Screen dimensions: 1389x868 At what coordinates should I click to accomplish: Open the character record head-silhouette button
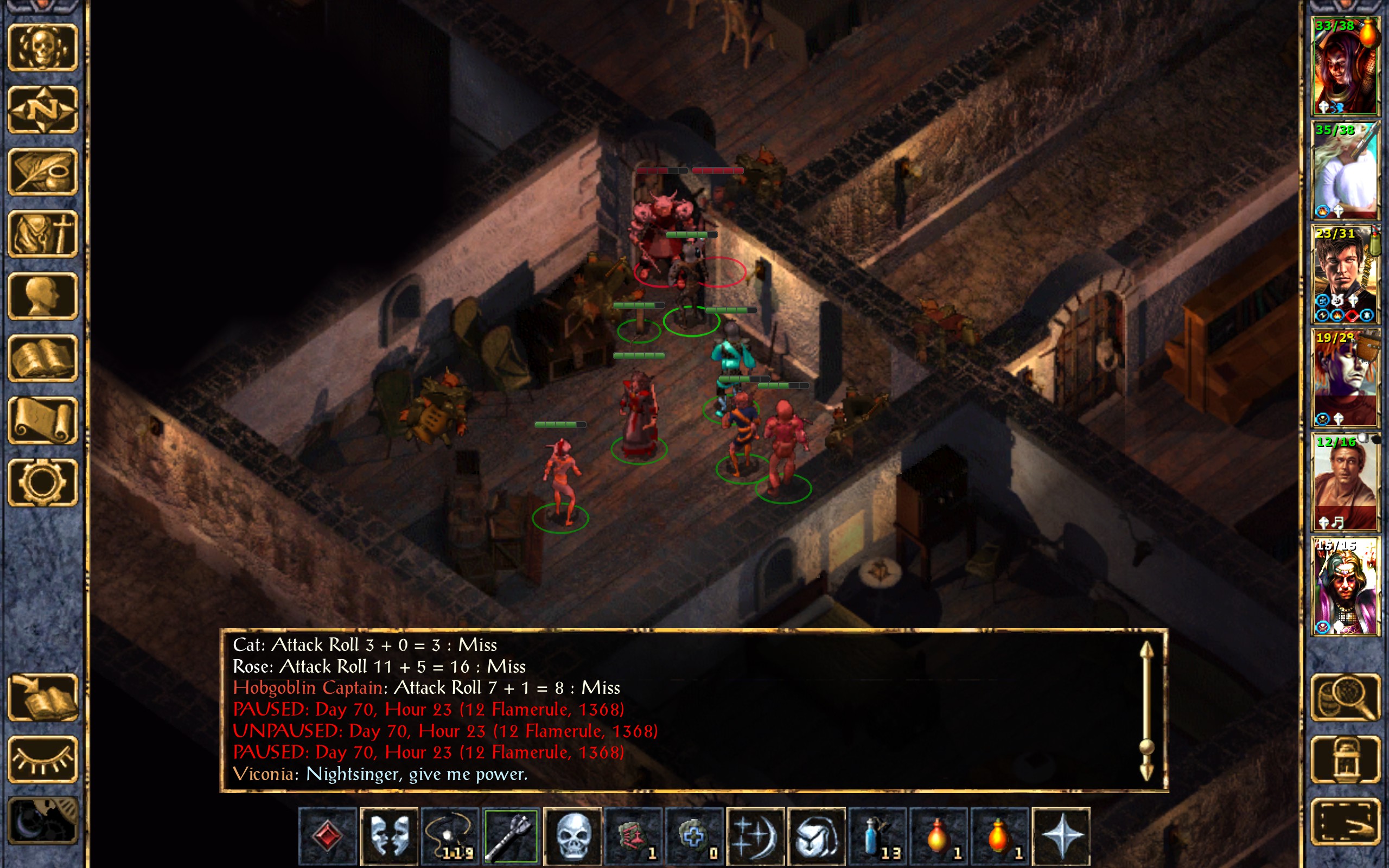pos(43,296)
